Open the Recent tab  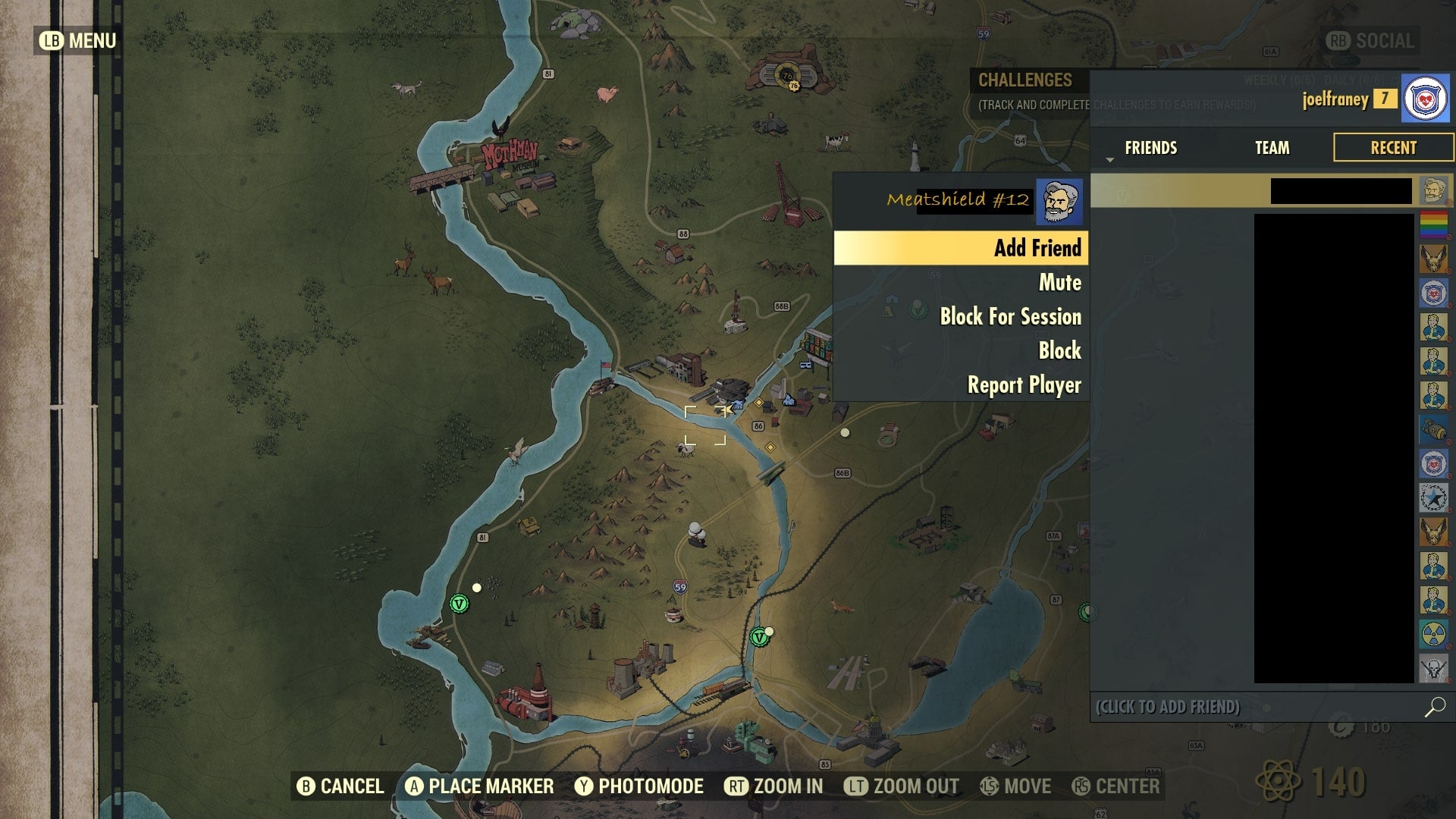[x=1393, y=148]
